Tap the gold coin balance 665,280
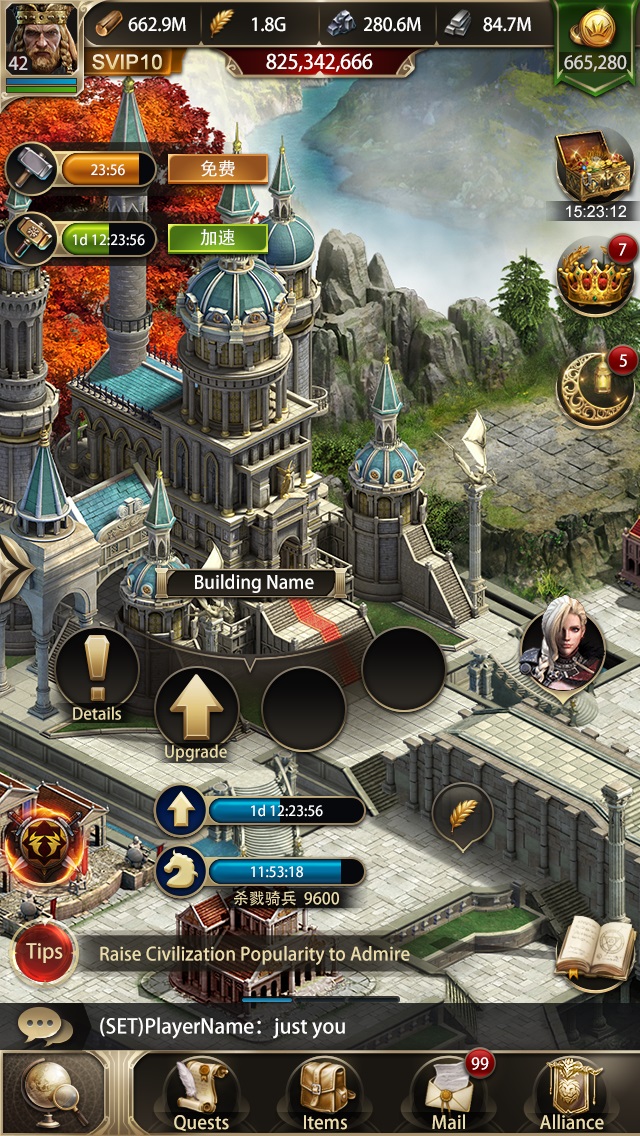 point(595,46)
